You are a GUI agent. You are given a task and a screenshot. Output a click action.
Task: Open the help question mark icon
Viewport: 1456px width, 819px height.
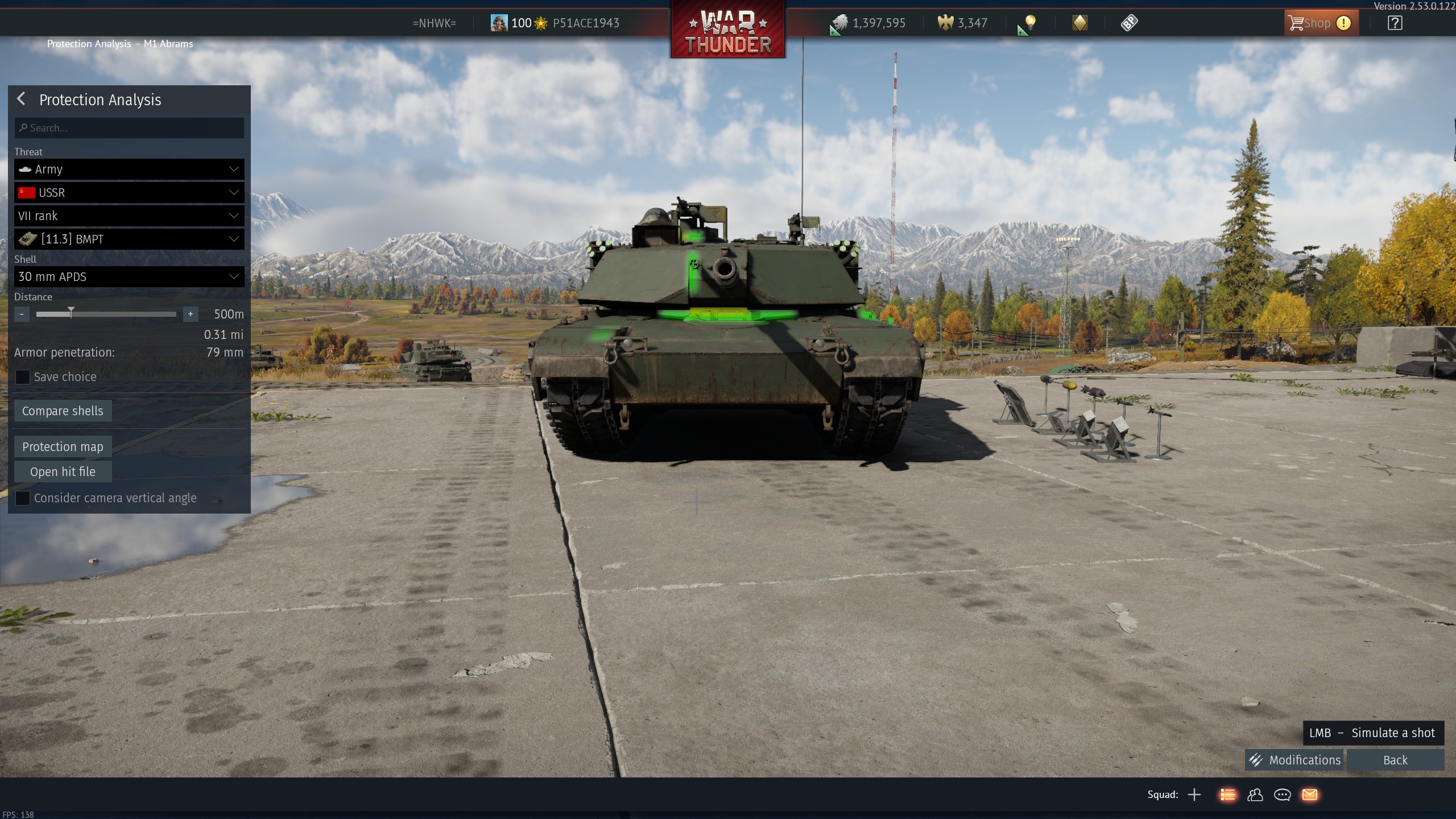(x=1395, y=23)
